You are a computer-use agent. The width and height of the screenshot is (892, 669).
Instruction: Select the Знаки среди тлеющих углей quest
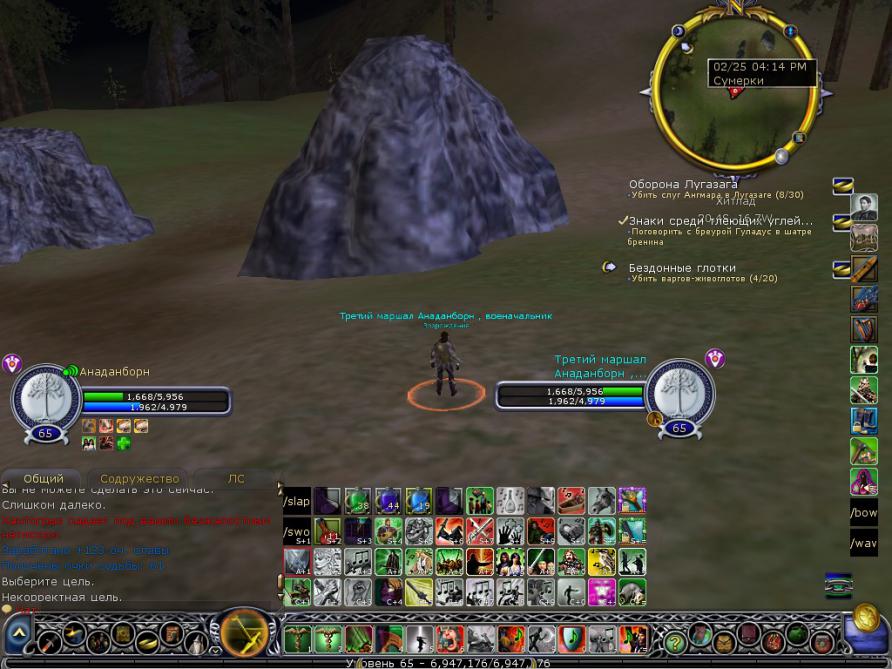(x=720, y=221)
